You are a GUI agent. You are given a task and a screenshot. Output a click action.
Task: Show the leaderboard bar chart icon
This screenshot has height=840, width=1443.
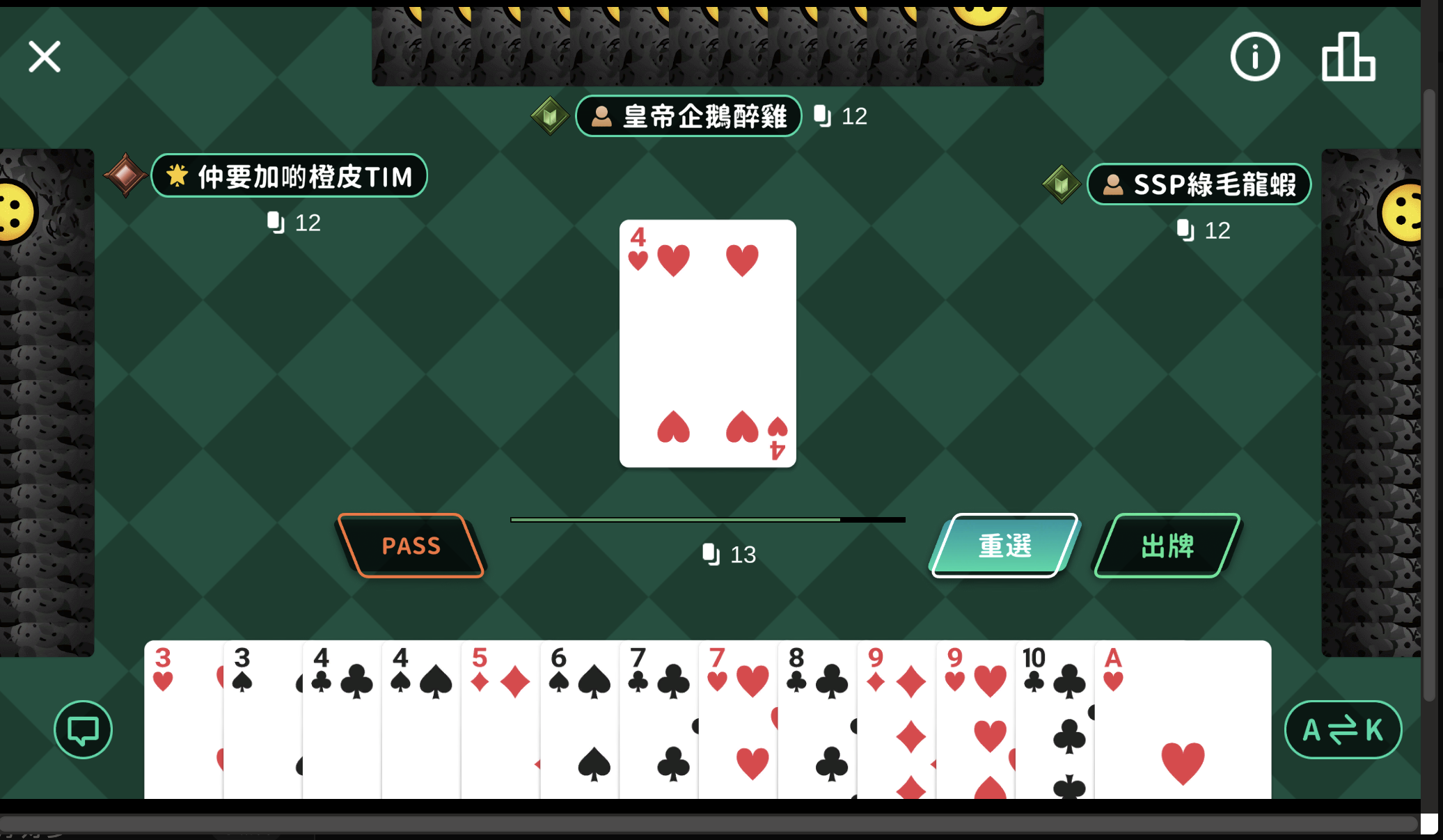[x=1348, y=57]
